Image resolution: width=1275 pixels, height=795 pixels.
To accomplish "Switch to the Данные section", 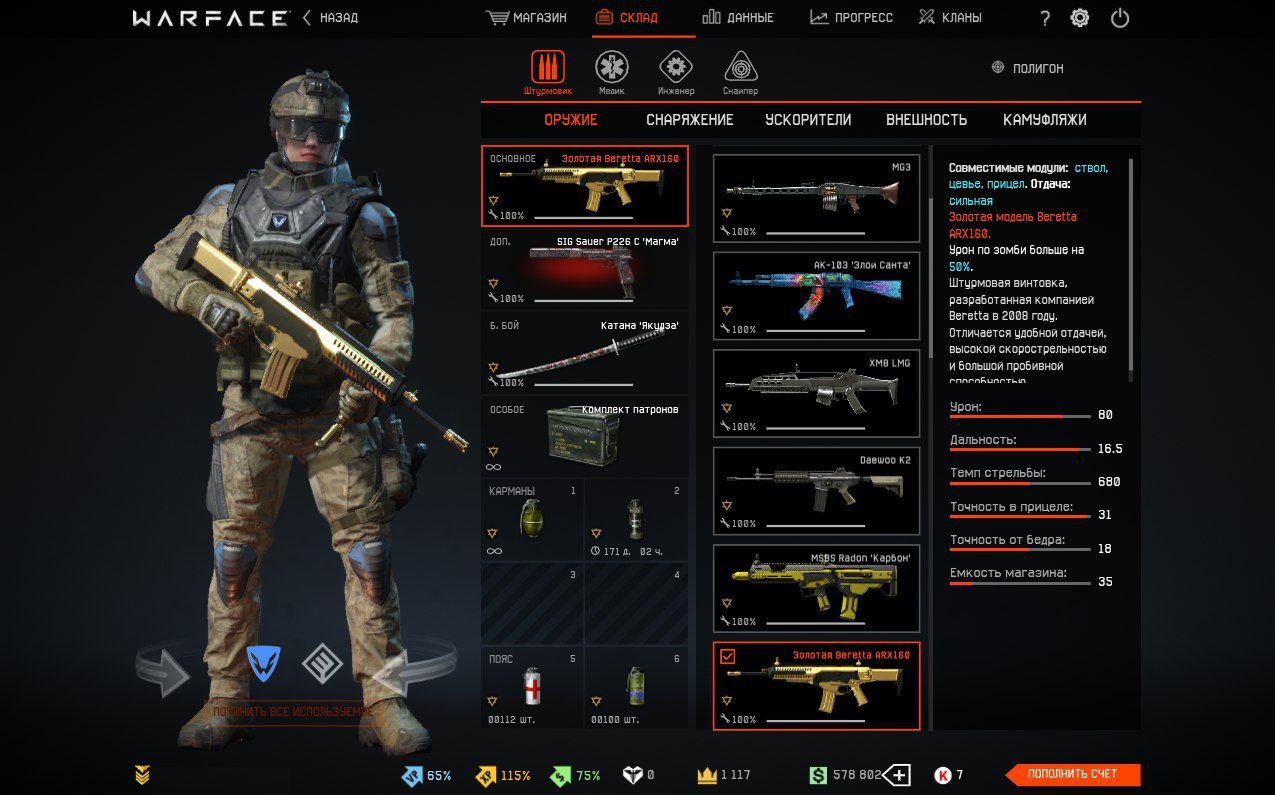I will pyautogui.click(x=737, y=18).
